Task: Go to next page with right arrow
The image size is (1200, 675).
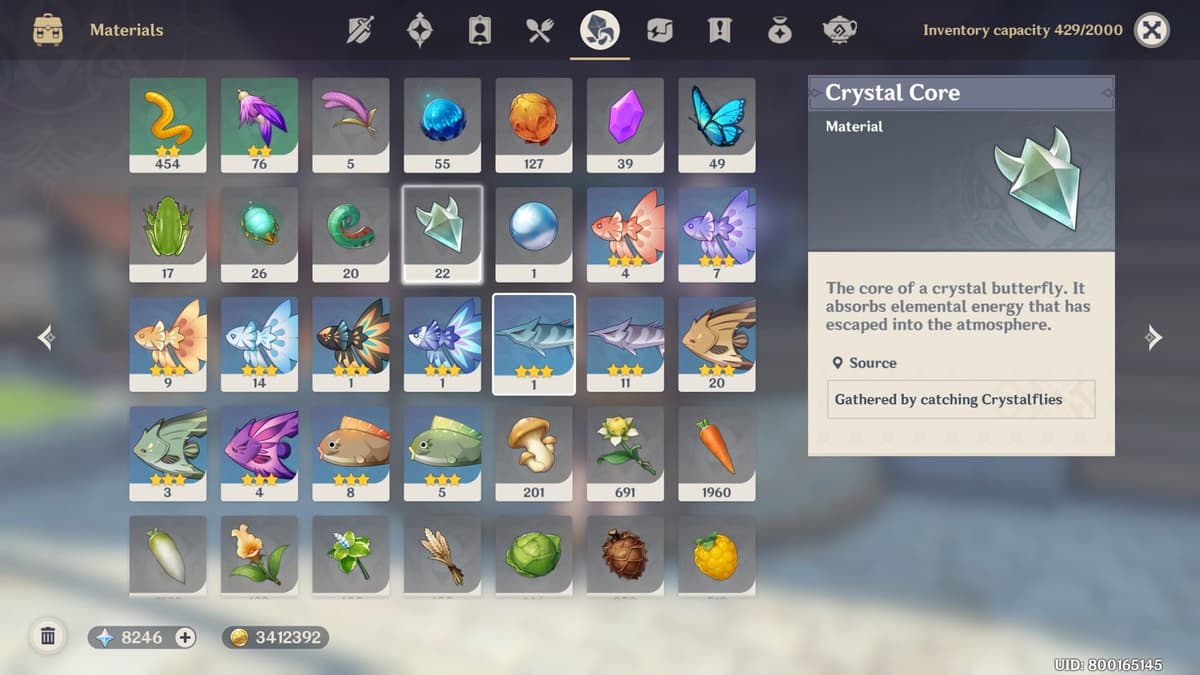Action: tap(1154, 338)
